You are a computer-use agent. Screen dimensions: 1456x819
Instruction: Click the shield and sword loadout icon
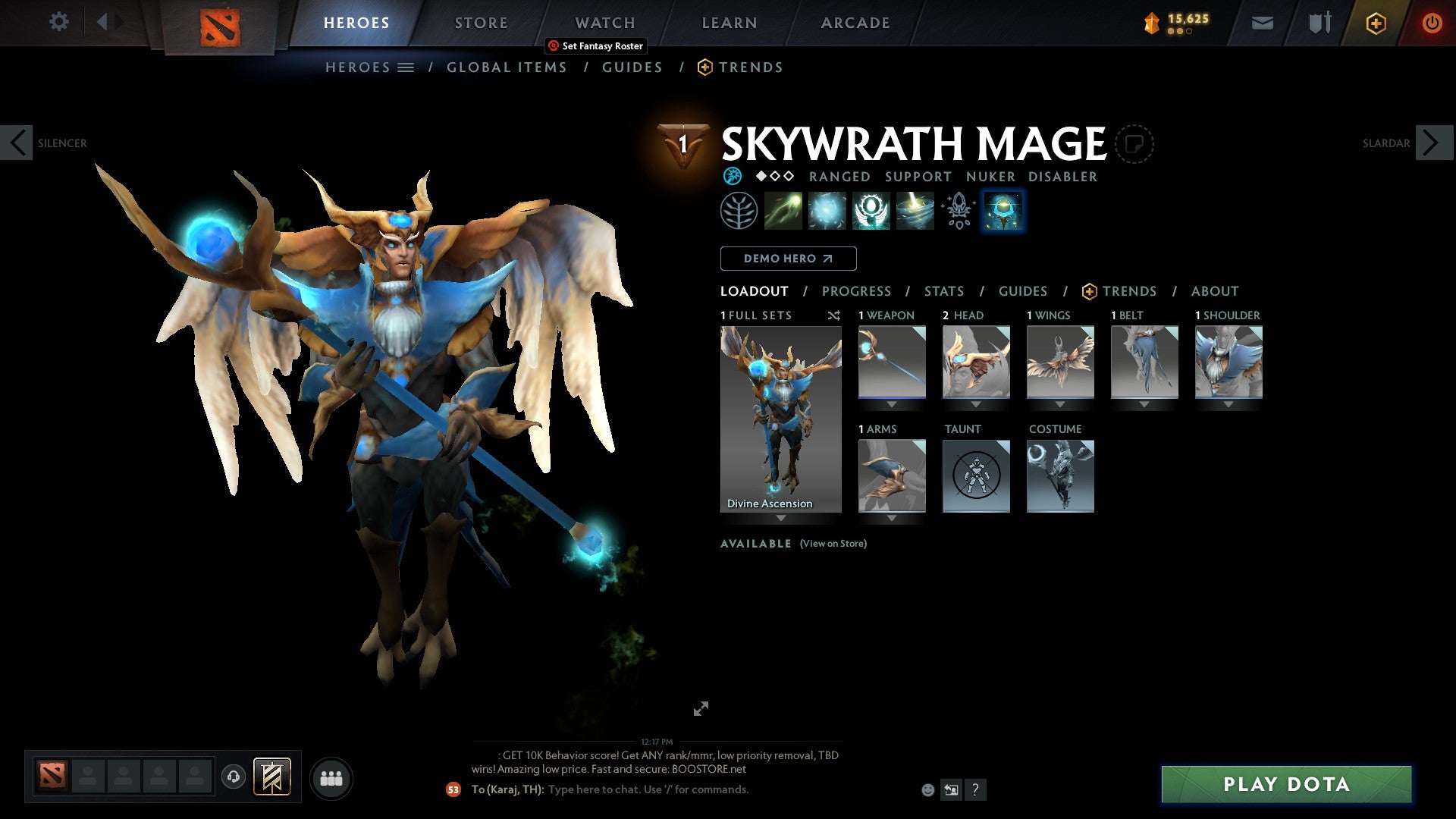tap(1319, 23)
